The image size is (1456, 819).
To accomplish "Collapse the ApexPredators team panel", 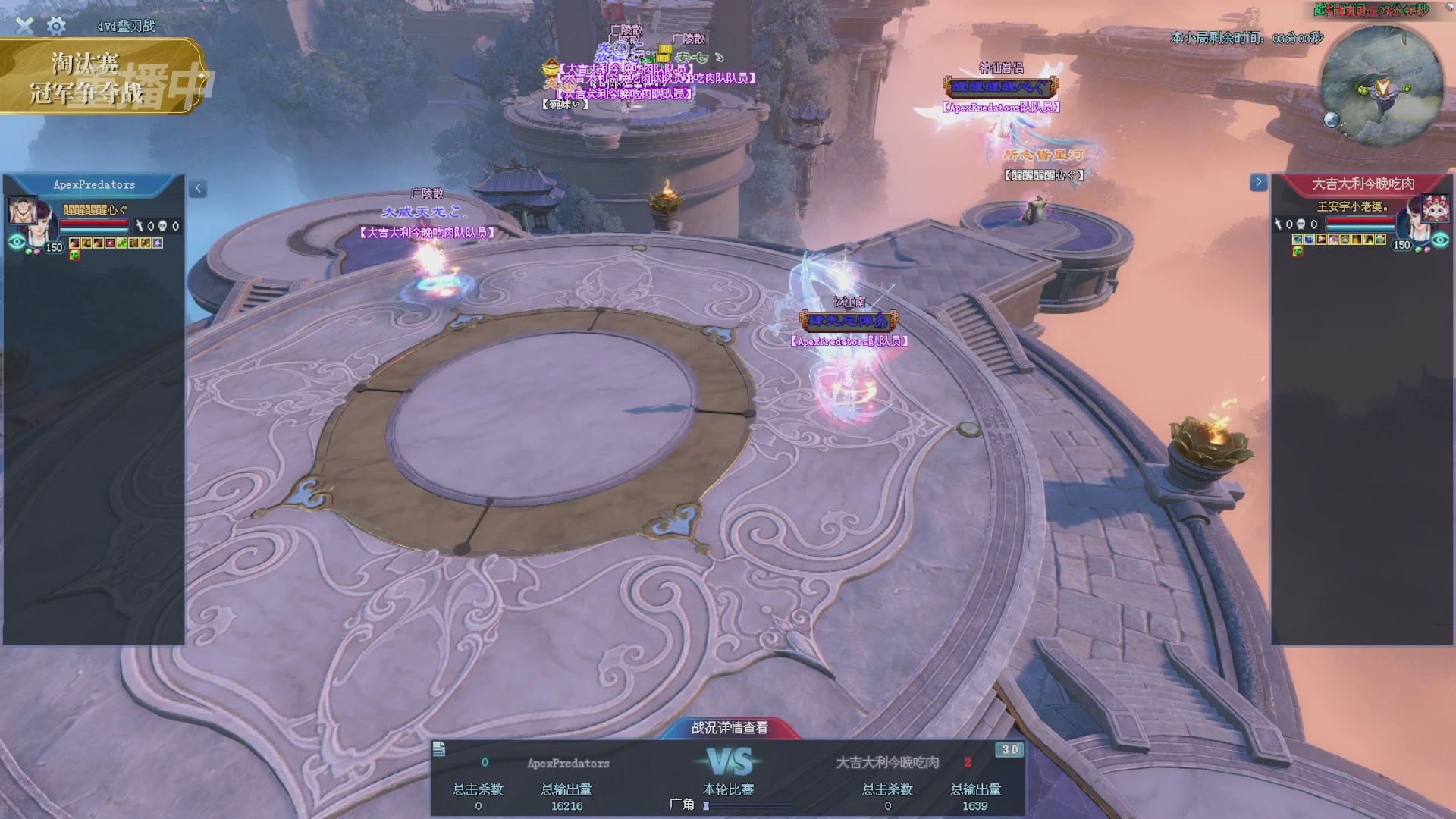I will [198, 188].
